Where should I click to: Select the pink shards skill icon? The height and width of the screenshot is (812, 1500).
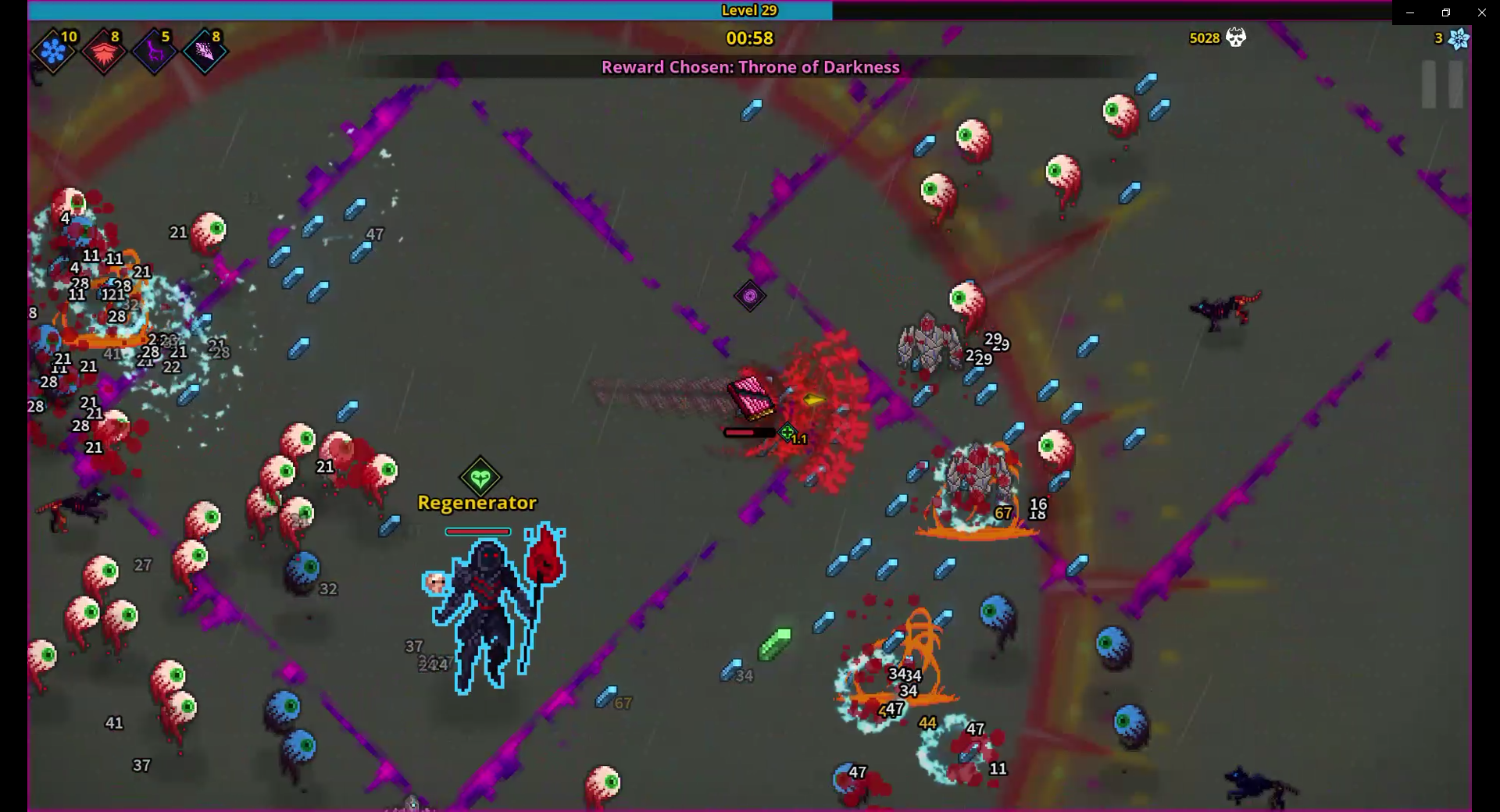click(x=205, y=51)
